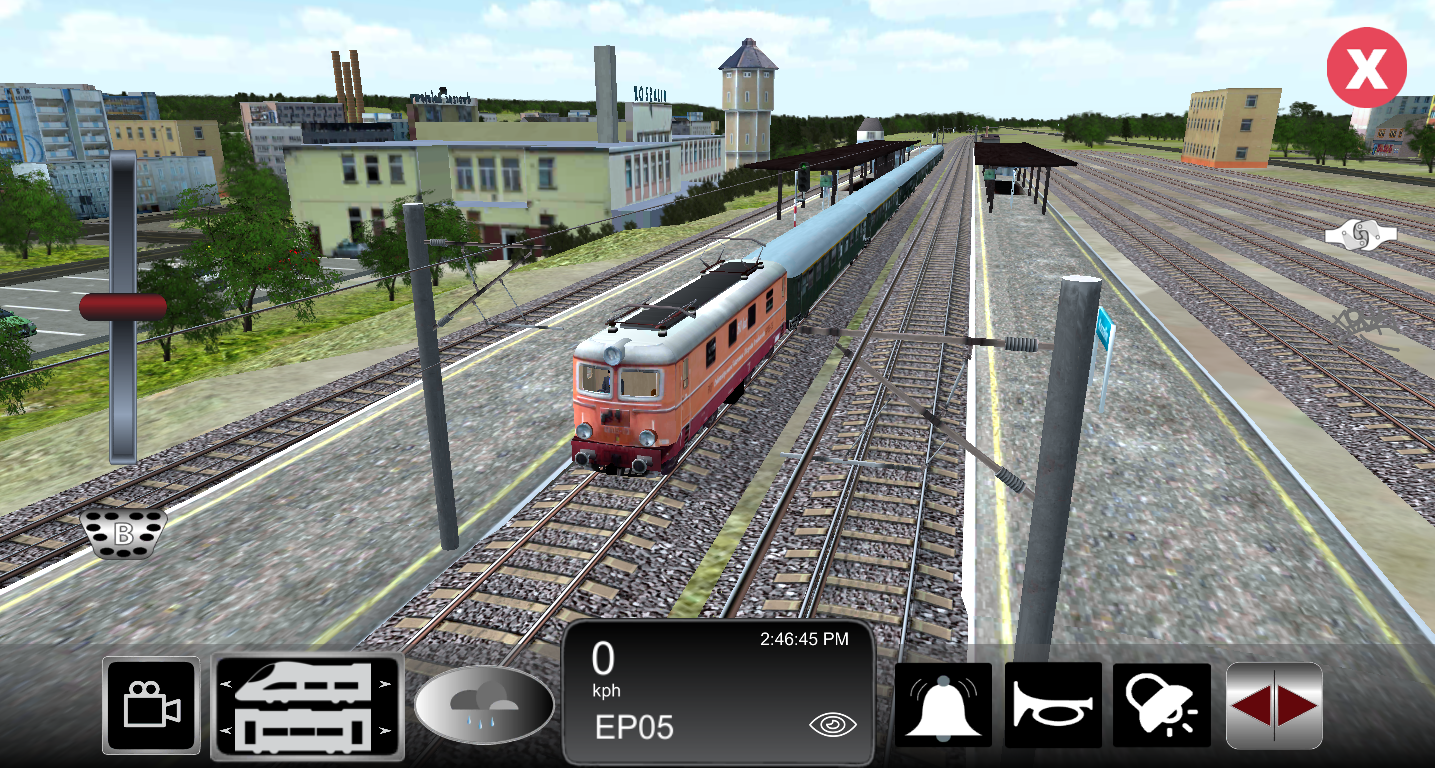The height and width of the screenshot is (768, 1435).
Task: Ring the bell
Action: (943, 705)
